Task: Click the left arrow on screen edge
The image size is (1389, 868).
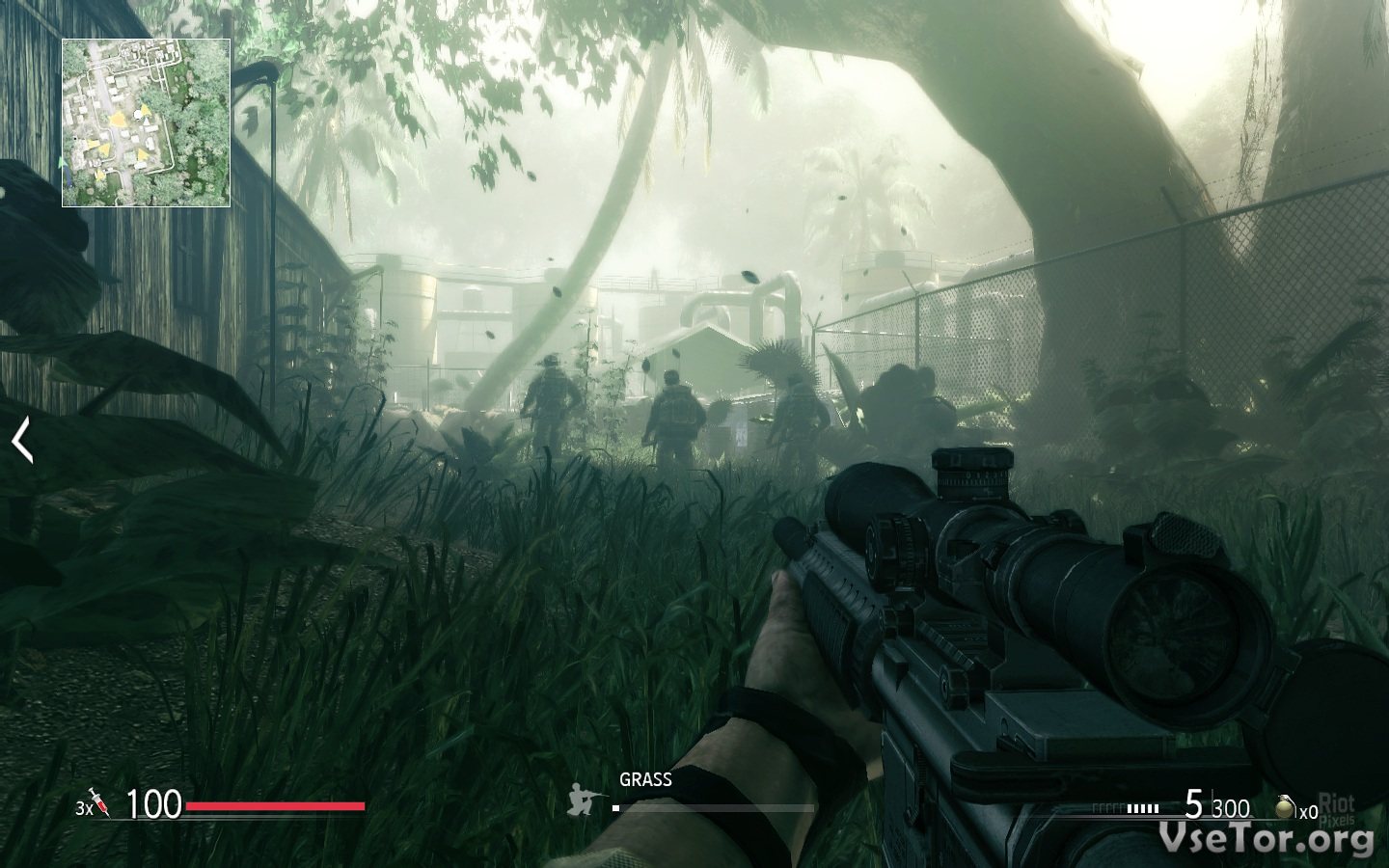Action: [x=22, y=440]
